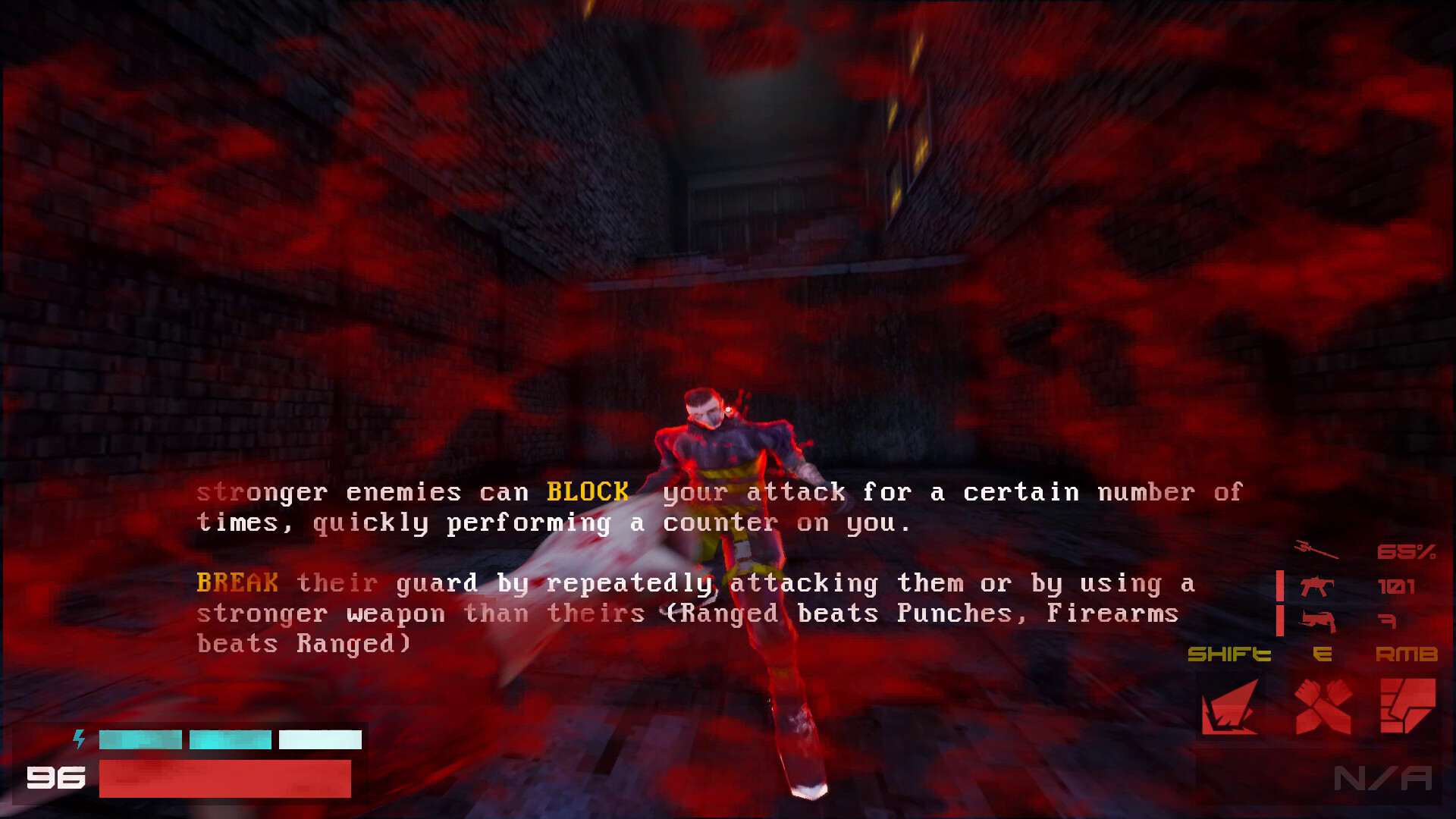Toggle the crossbow weapon selector bar
1456x819 pixels.
pyautogui.click(x=1279, y=620)
